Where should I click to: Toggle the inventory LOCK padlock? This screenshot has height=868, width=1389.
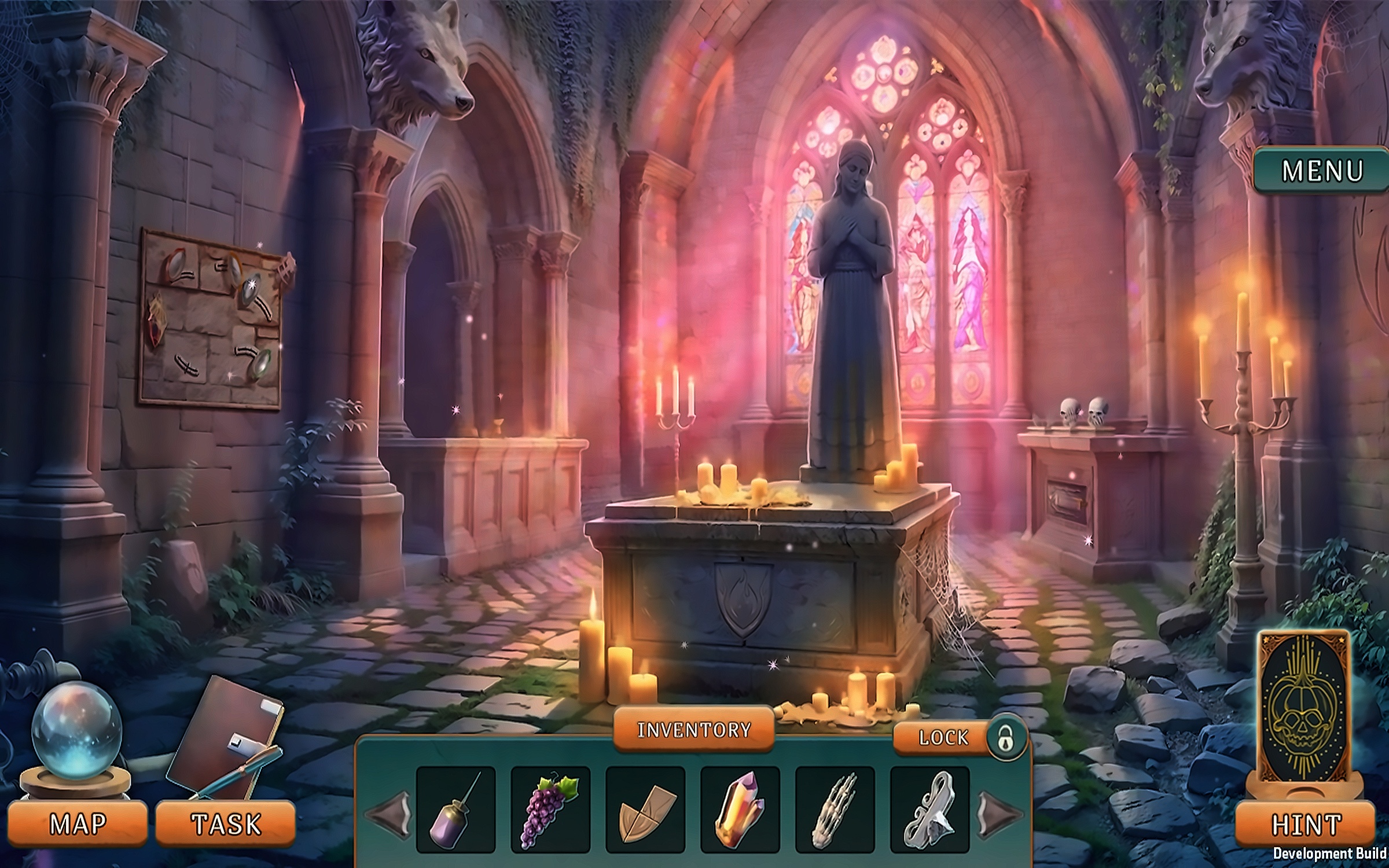point(1007,738)
